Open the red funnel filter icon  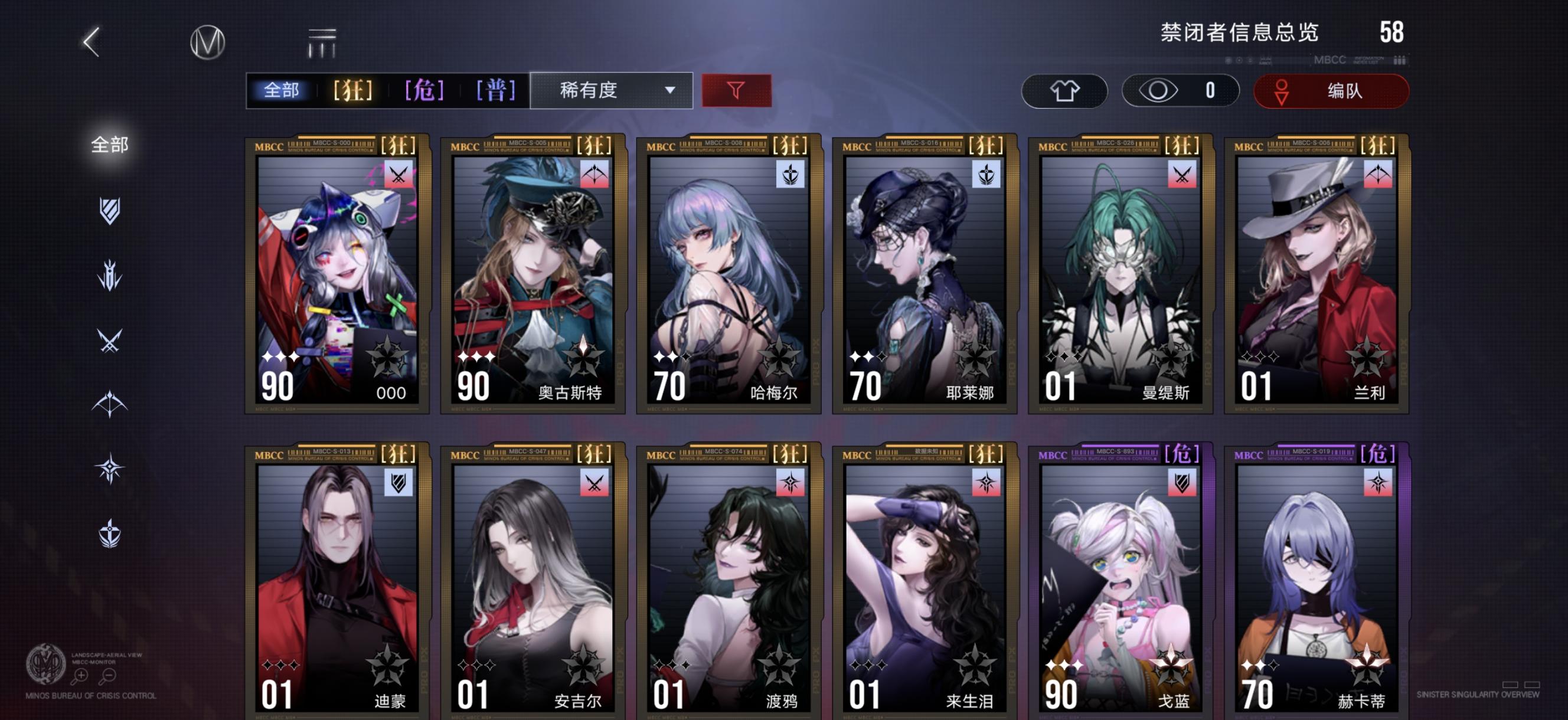[x=736, y=91]
